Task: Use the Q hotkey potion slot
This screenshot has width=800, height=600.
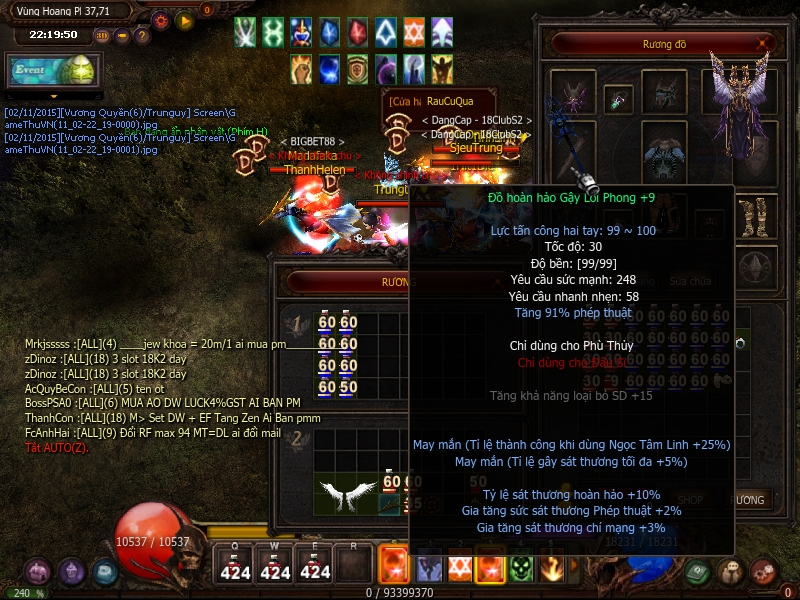Action: [235, 565]
